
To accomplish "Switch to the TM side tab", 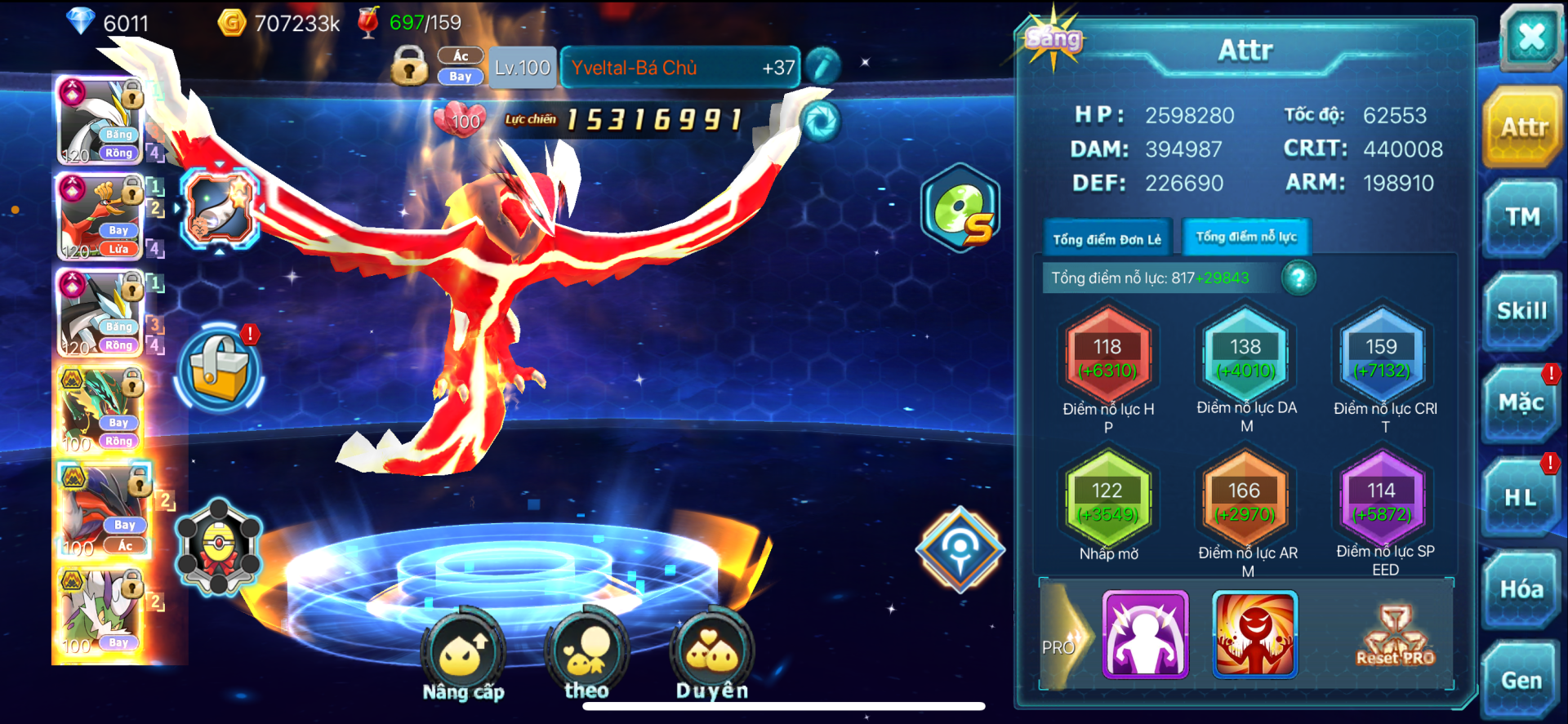I will coord(1522,217).
